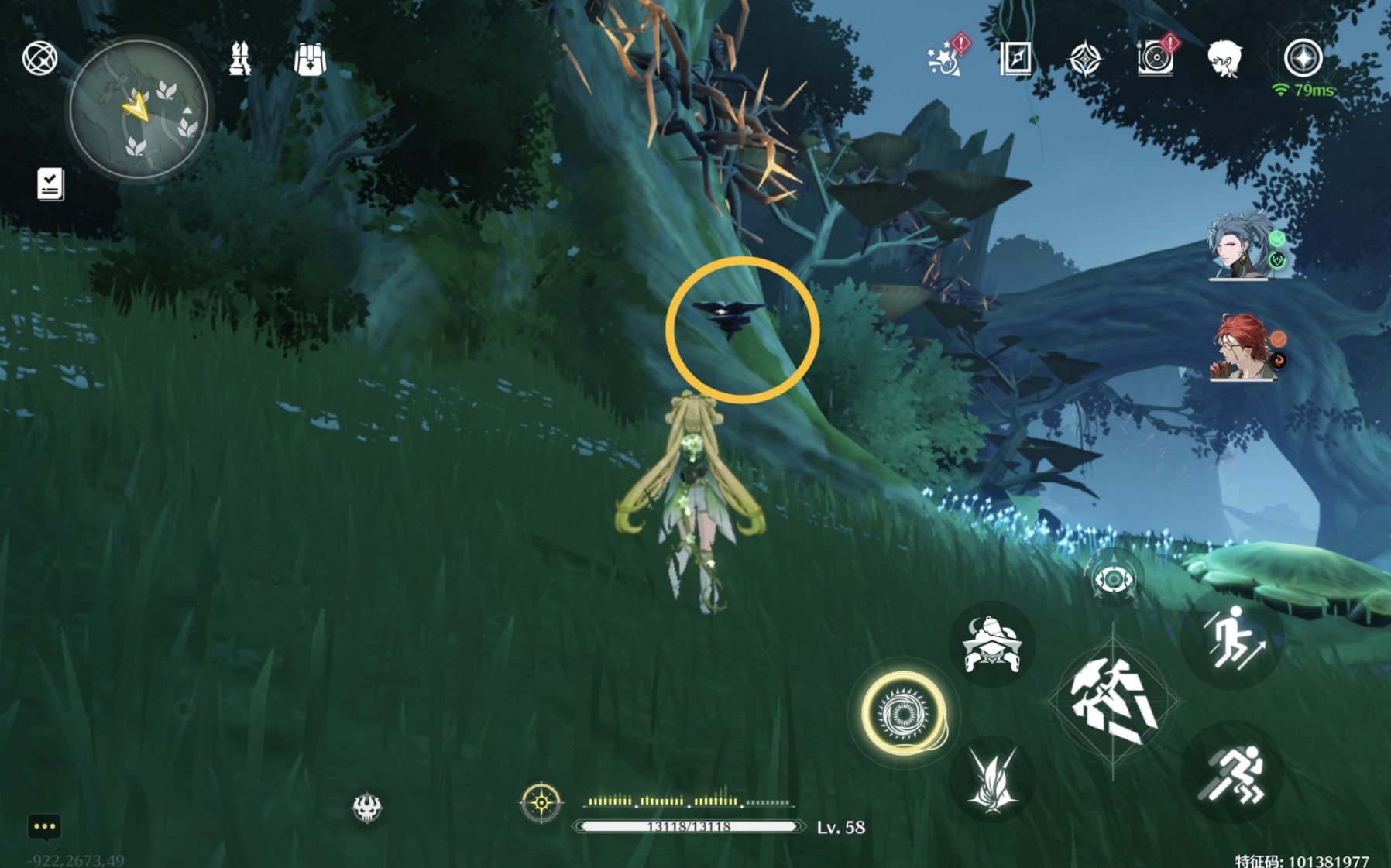Tap the jump button with upward arrow
This screenshot has height=868, width=1391.
(1232, 640)
